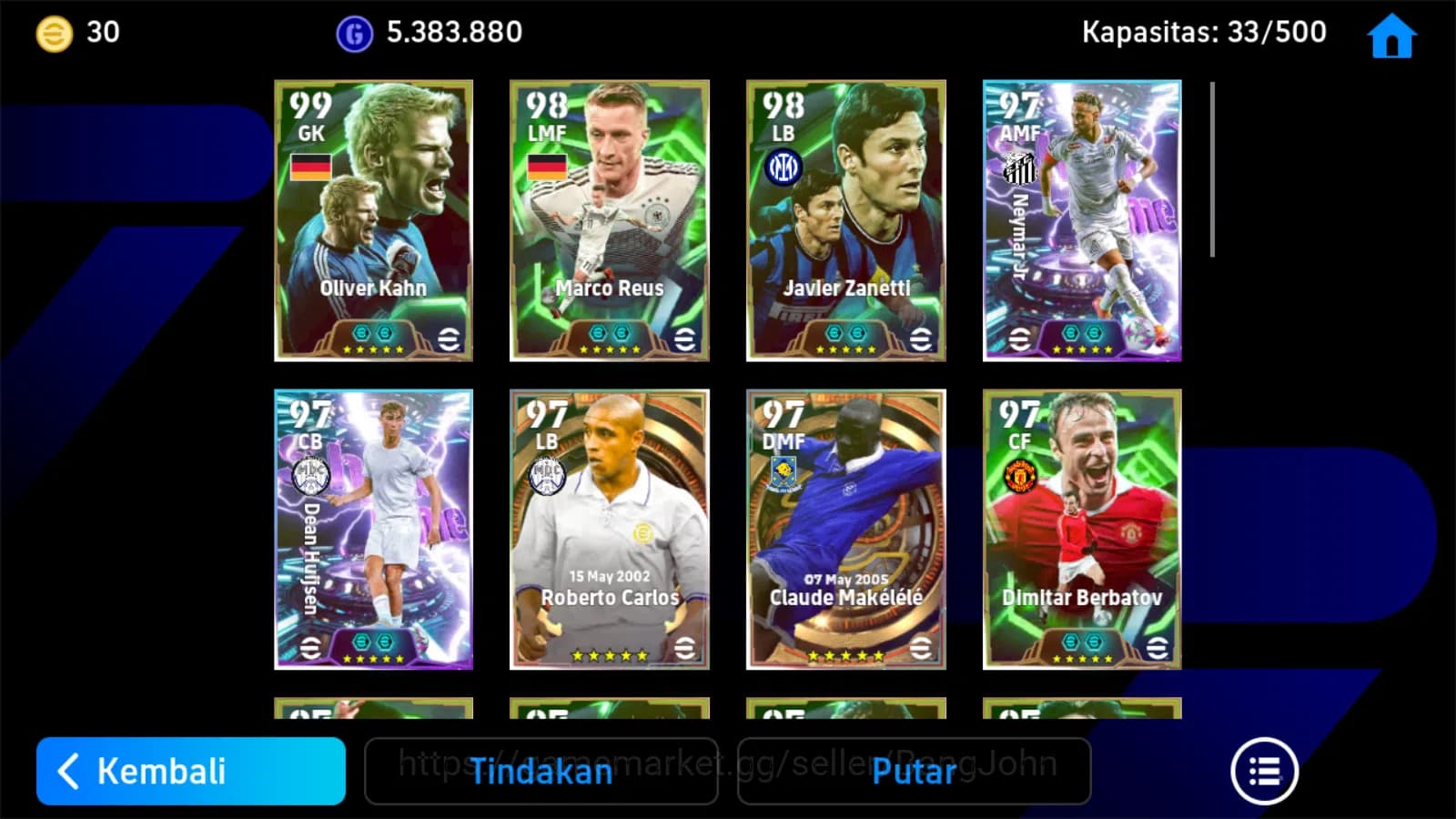This screenshot has height=819, width=1456.
Task: Click the German flag on Oliver Kahn's card
Action: pos(310,169)
